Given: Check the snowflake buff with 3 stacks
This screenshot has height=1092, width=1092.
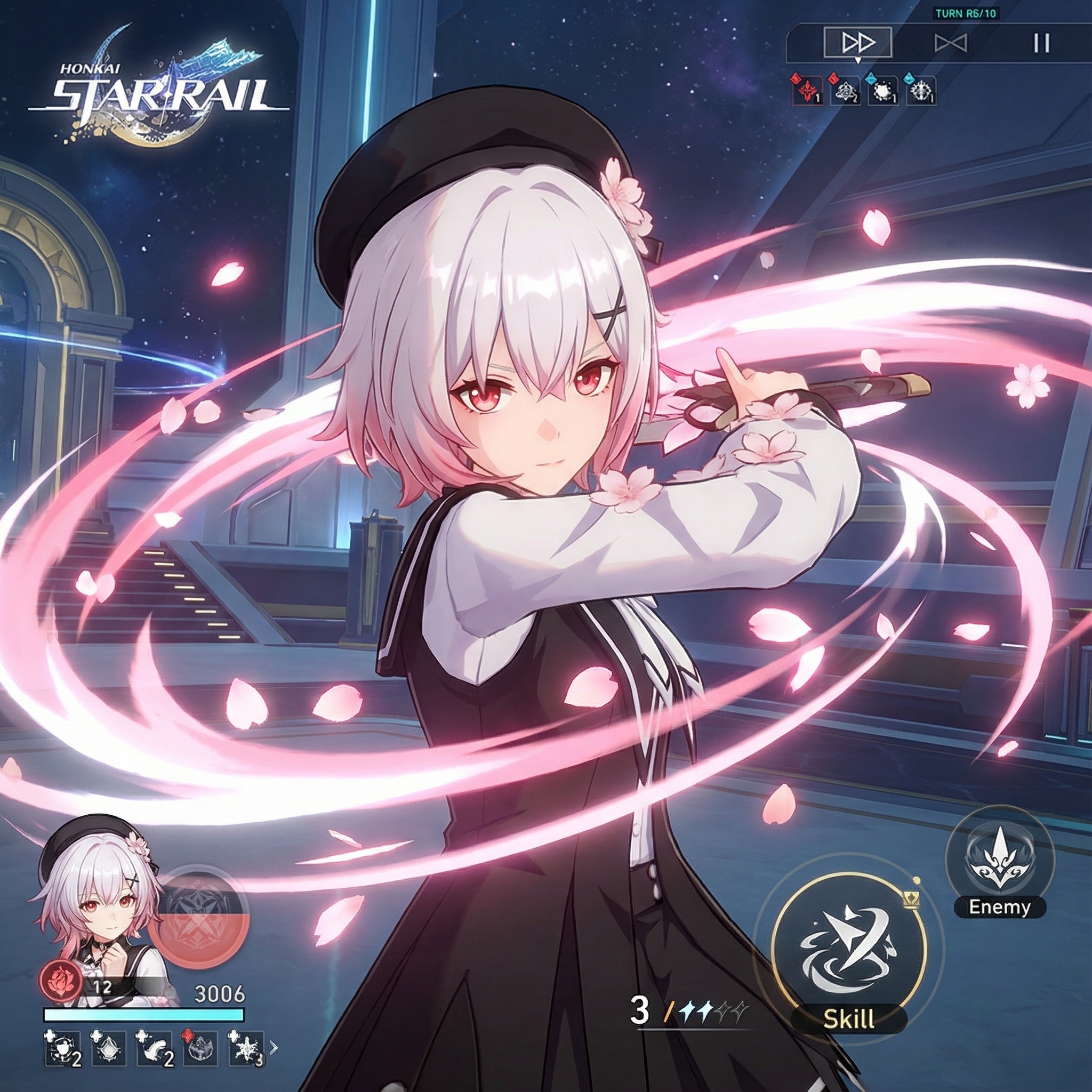Looking at the screenshot, I should pos(245,1049).
